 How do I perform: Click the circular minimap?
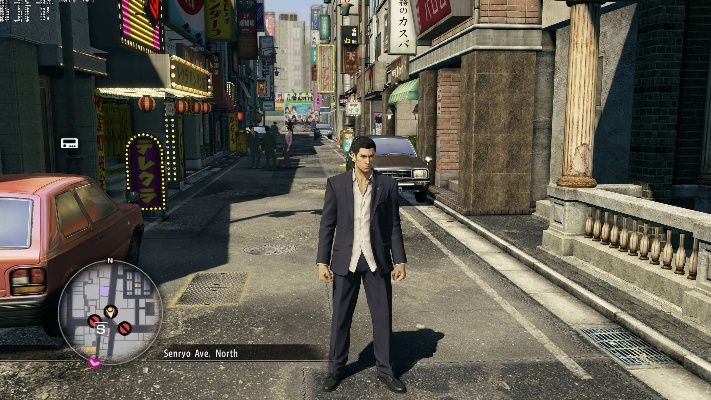tap(110, 312)
